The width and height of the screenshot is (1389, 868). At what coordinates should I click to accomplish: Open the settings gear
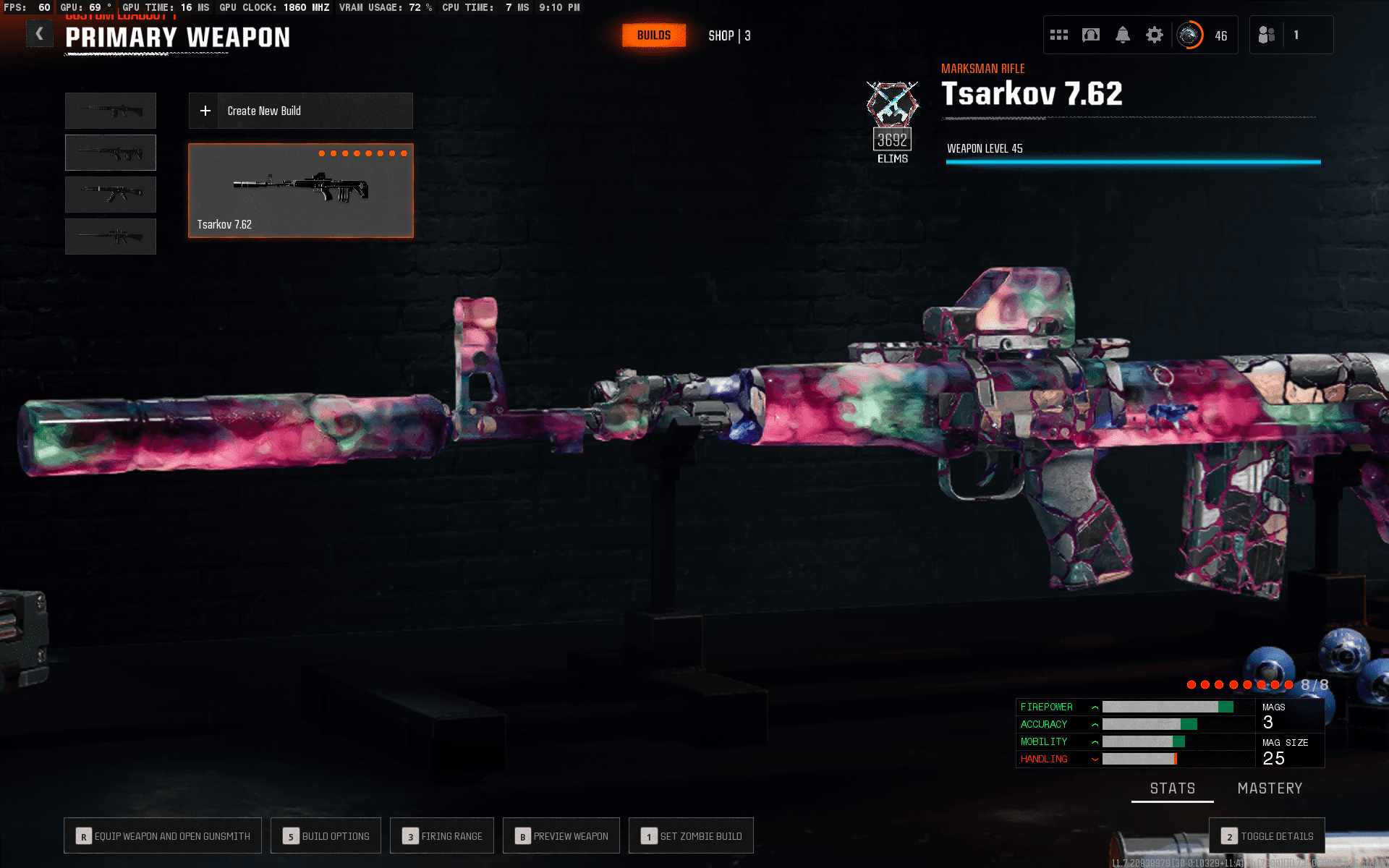pos(1154,35)
